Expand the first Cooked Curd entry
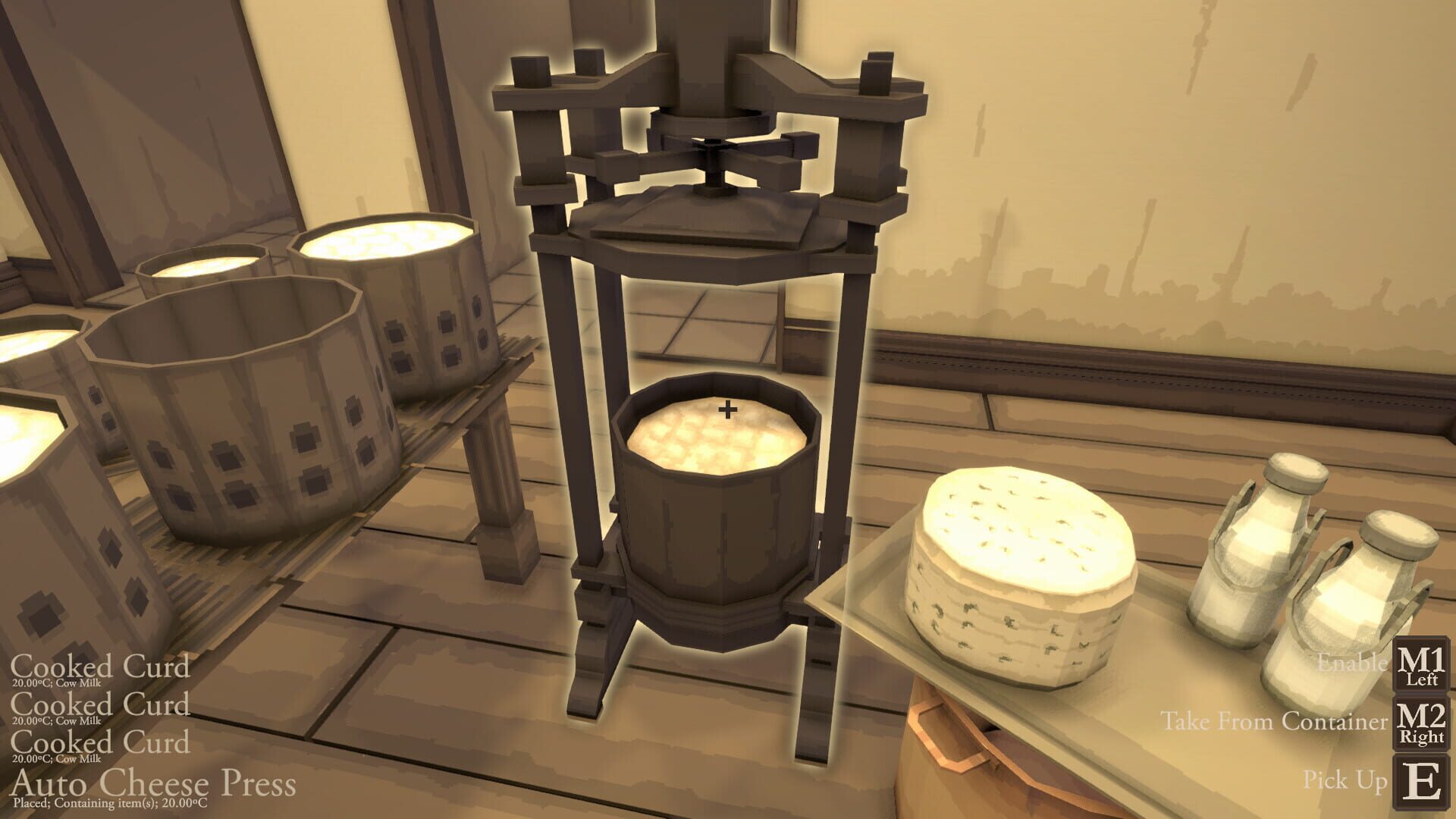Screen dimensions: 1456x819 (102, 667)
